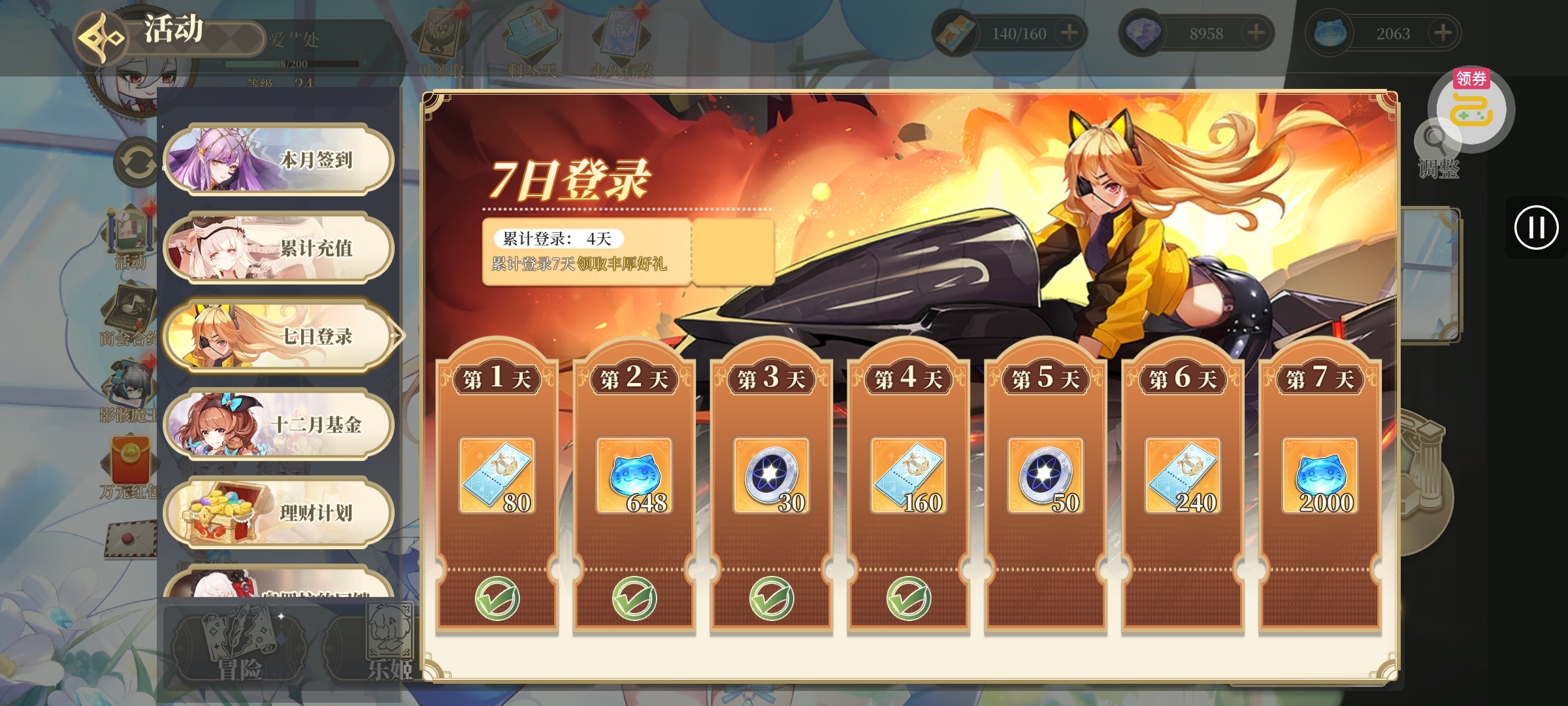
Task: Switch to the 本月签到 tab
Action: [x=278, y=160]
